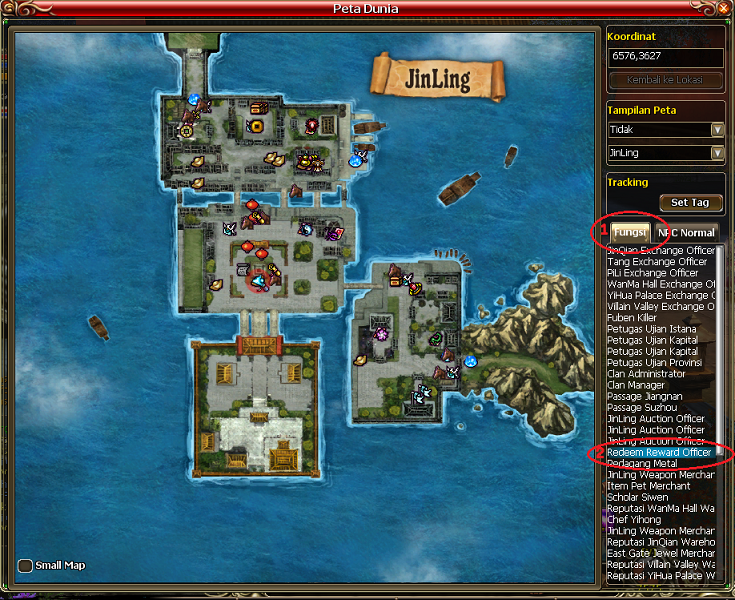Switch to the NPC Normal tab
The width and height of the screenshot is (735, 600).
(686, 232)
